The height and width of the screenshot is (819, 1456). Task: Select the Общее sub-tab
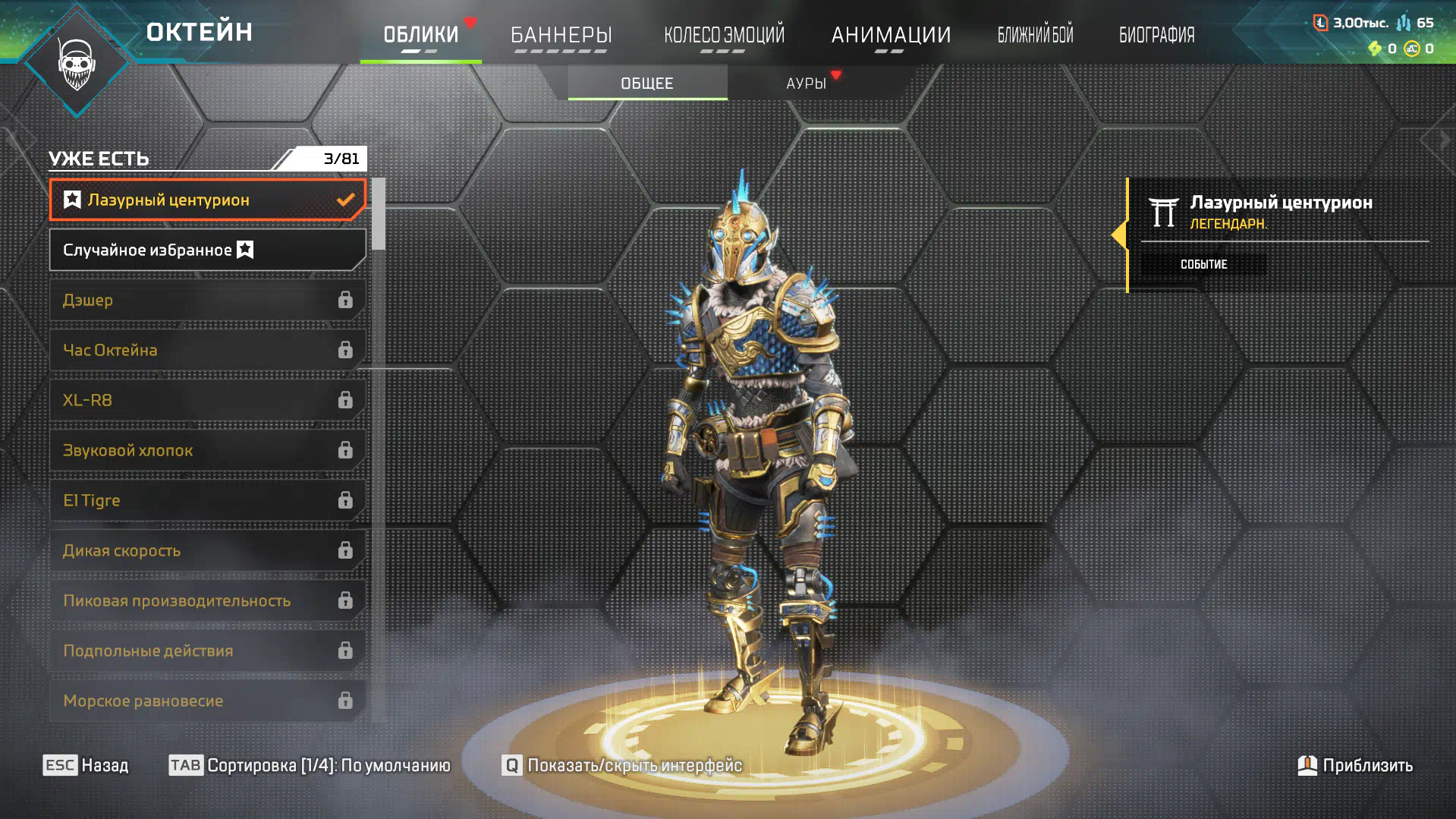(x=647, y=83)
